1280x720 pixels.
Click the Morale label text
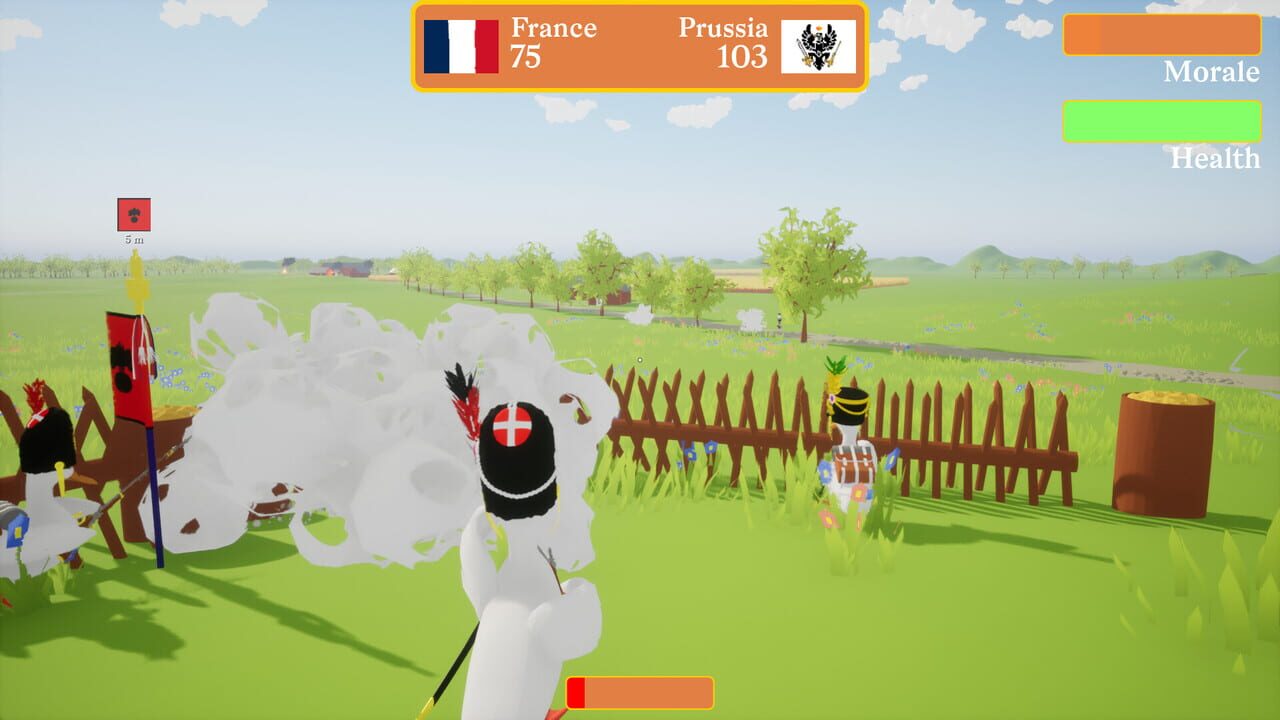click(1210, 72)
